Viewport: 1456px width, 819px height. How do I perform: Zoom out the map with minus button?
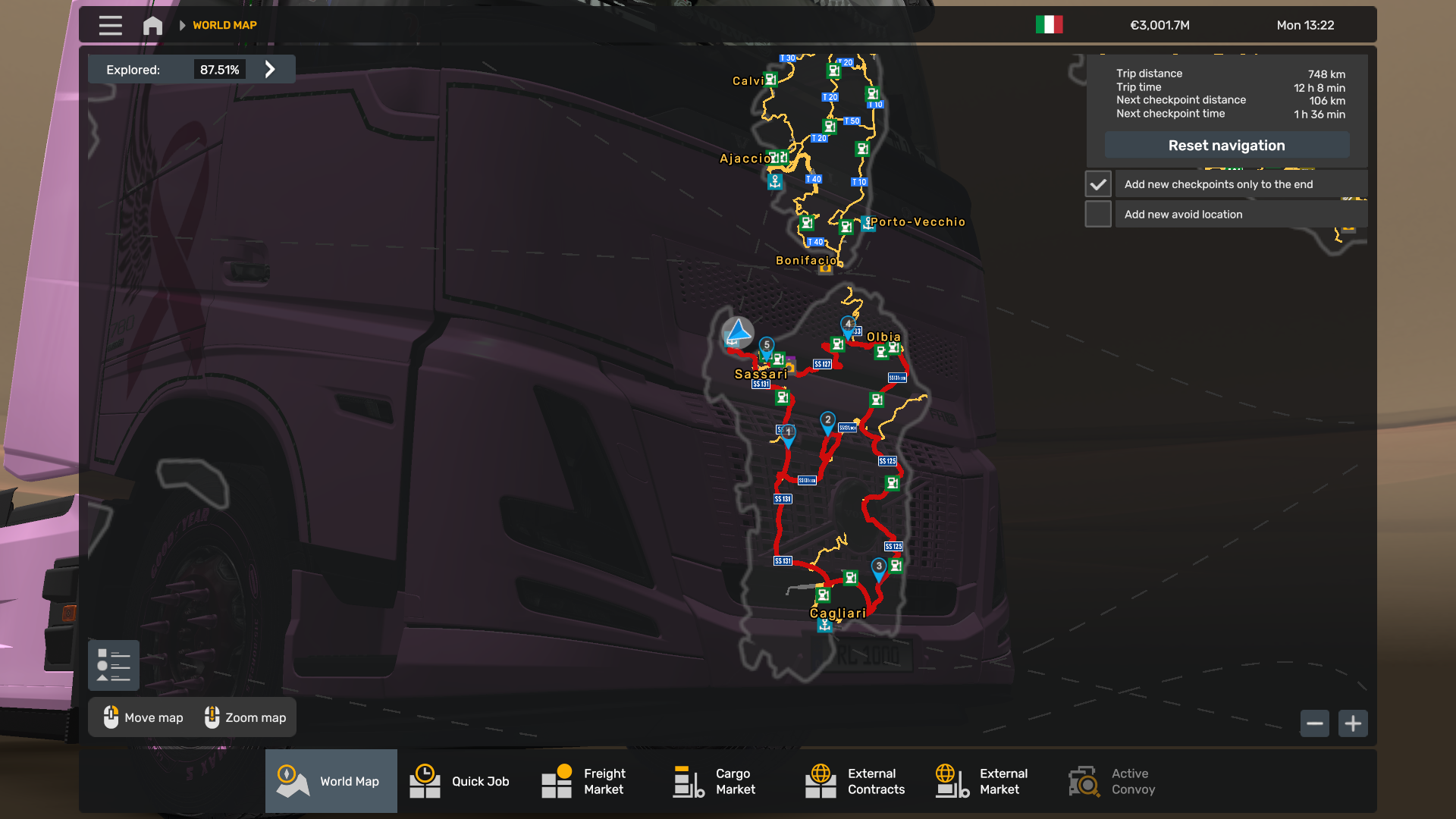tap(1315, 723)
